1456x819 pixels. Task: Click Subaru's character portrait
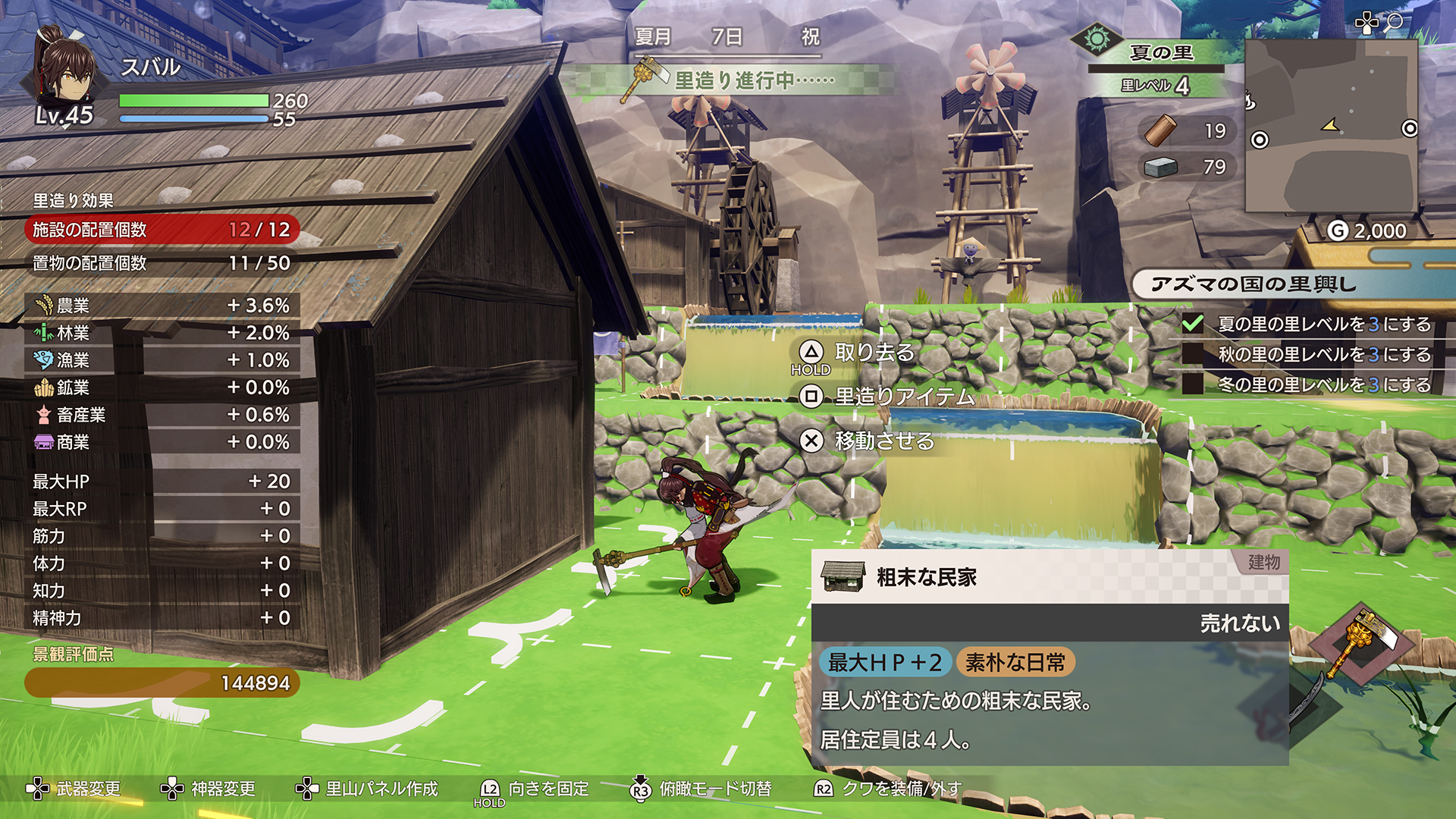(65, 72)
